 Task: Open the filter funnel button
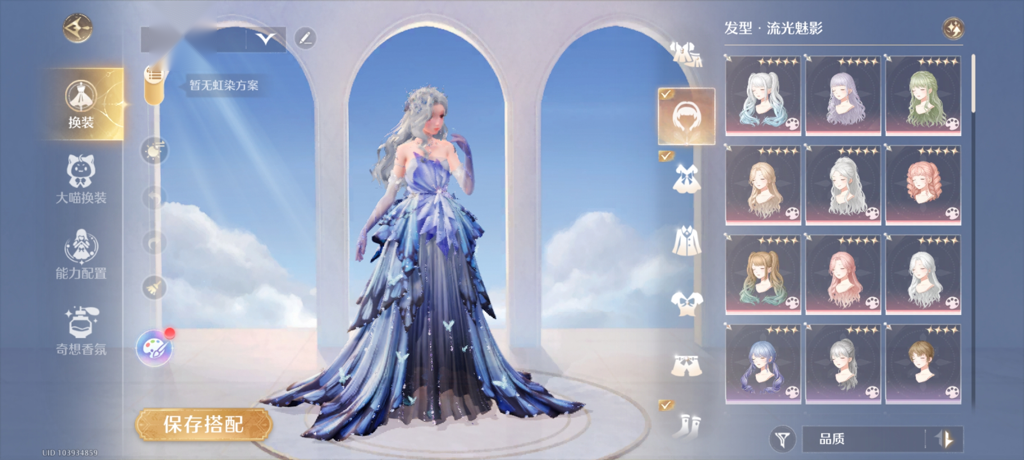[x=781, y=438]
